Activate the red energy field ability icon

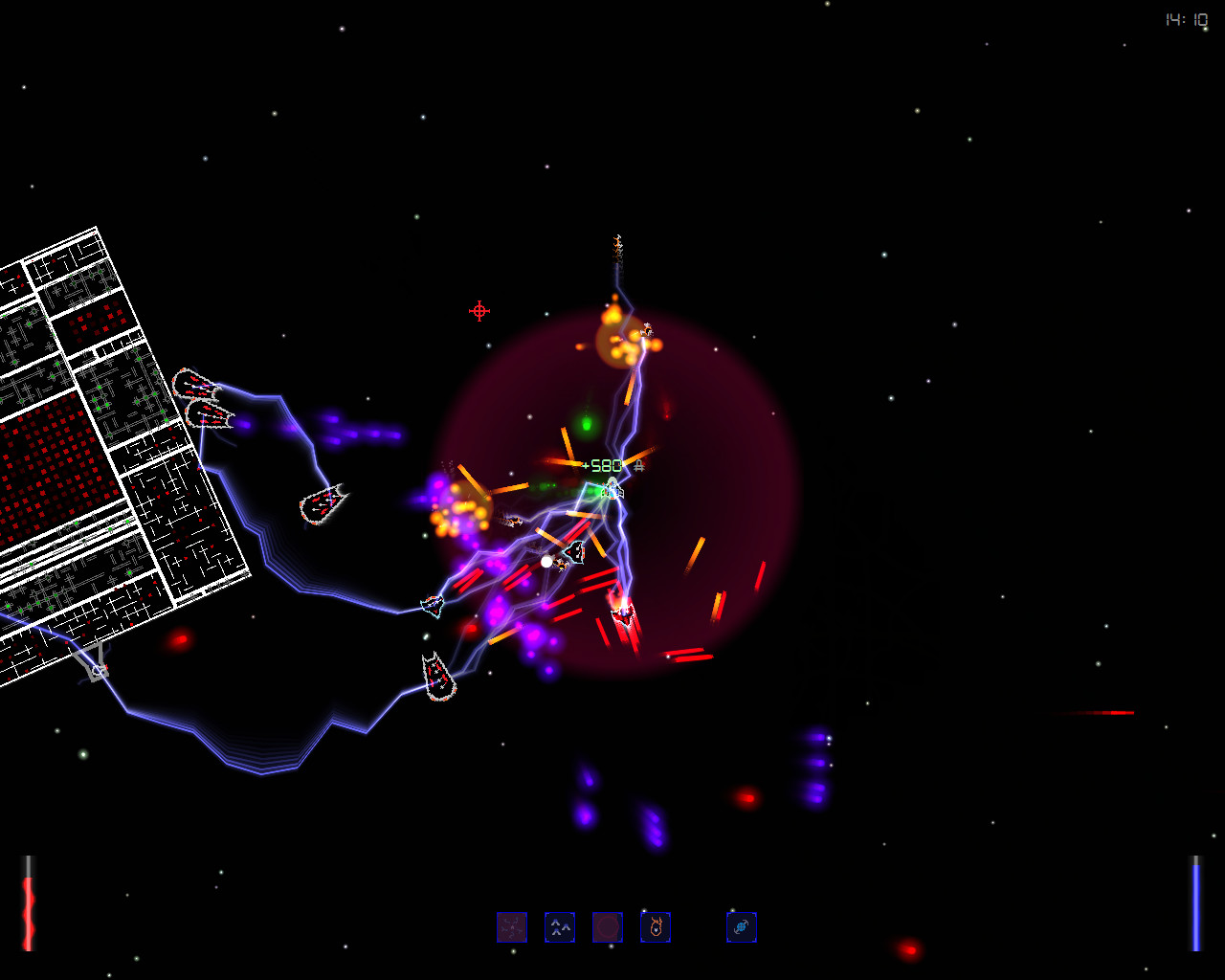608,926
